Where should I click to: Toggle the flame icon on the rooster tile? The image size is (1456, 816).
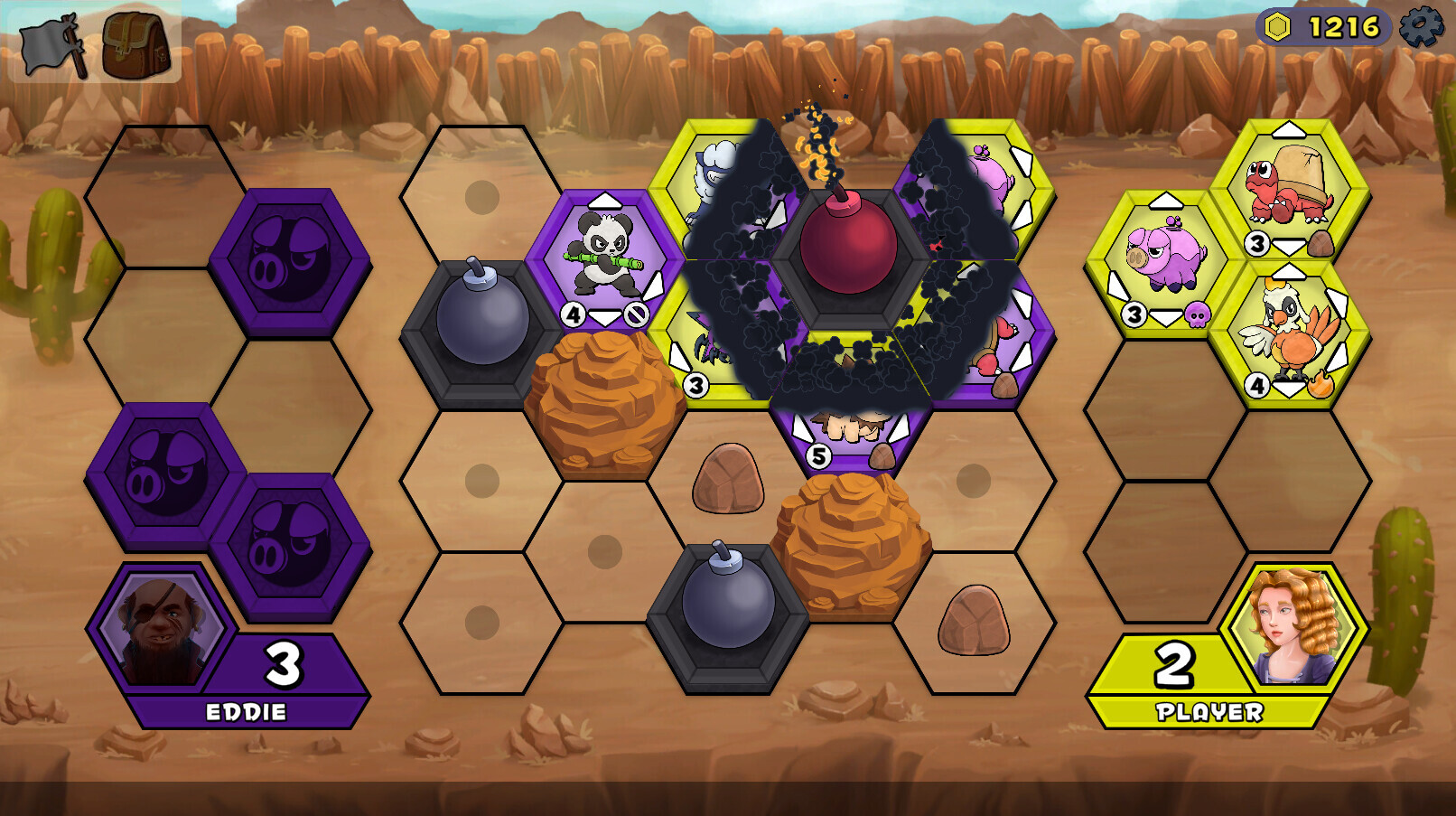(1321, 383)
